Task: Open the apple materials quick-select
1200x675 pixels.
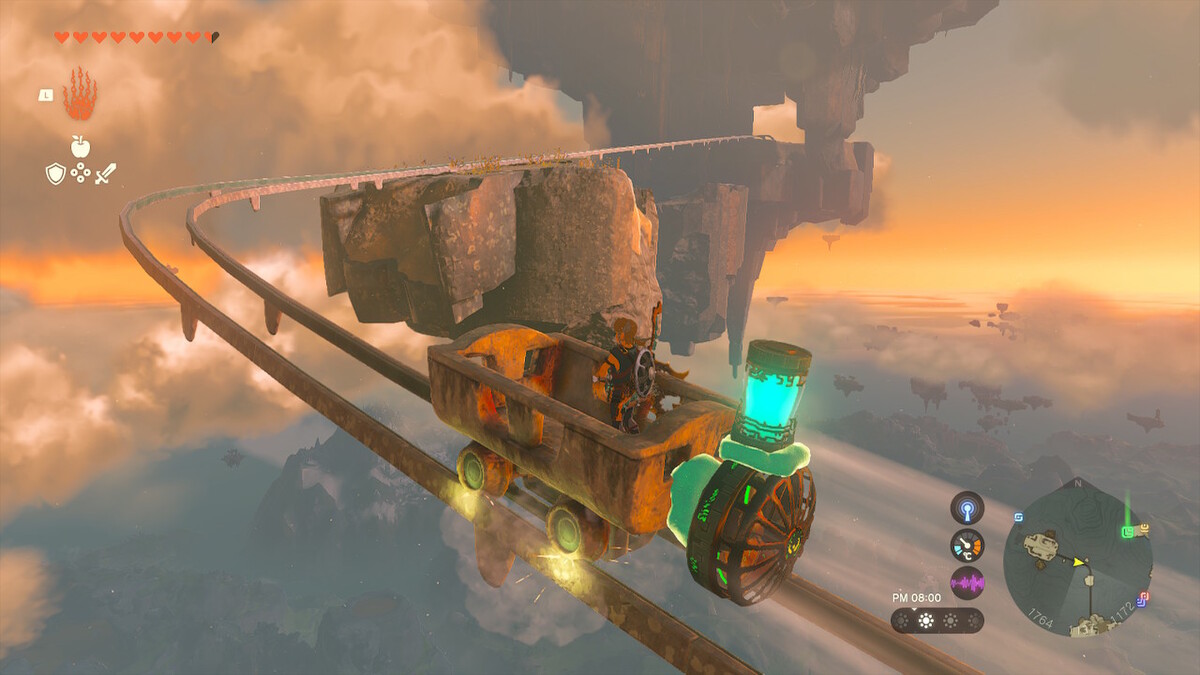Action: click(x=80, y=146)
